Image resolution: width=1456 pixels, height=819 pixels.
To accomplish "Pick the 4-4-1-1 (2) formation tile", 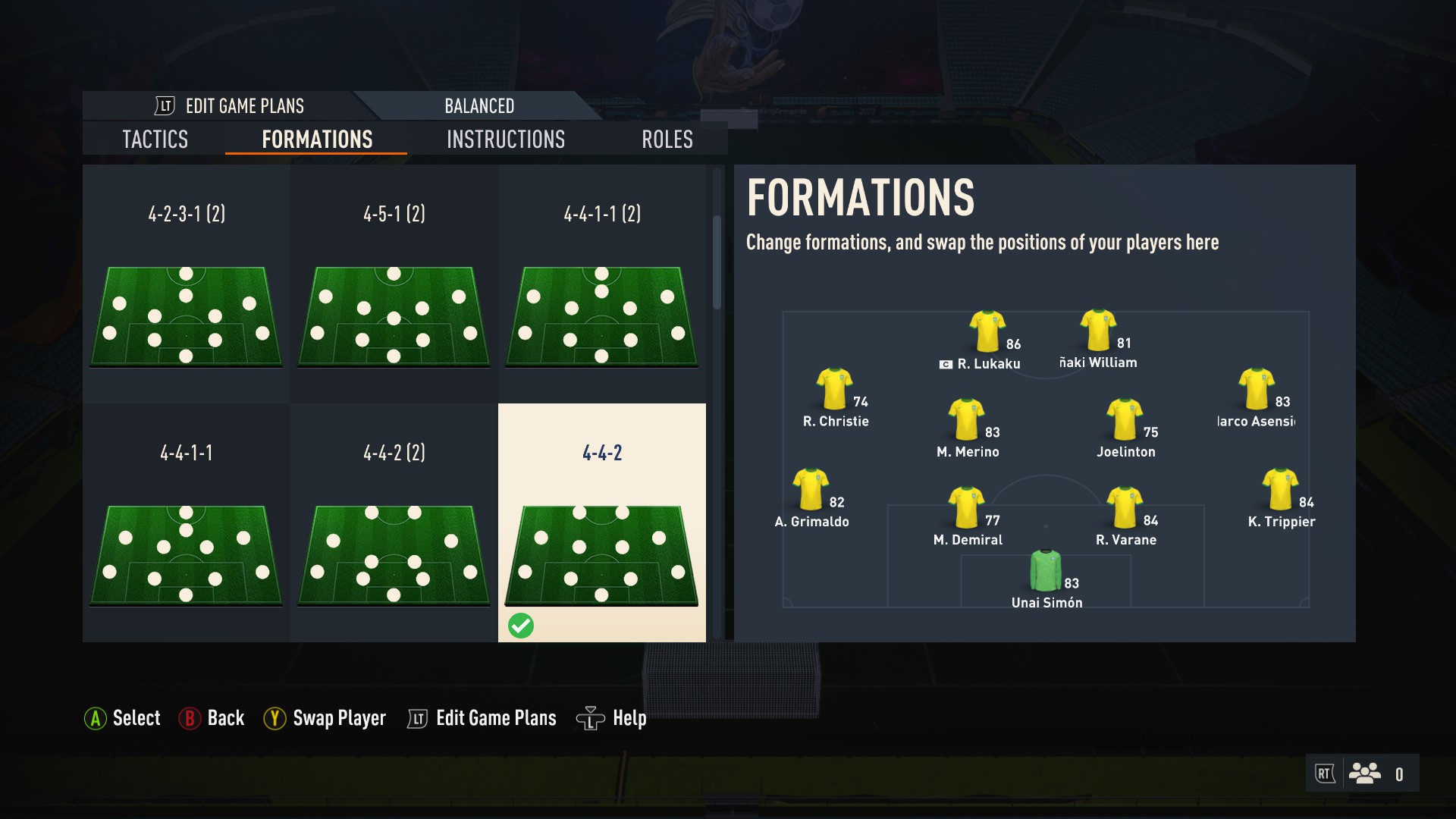I will (601, 284).
